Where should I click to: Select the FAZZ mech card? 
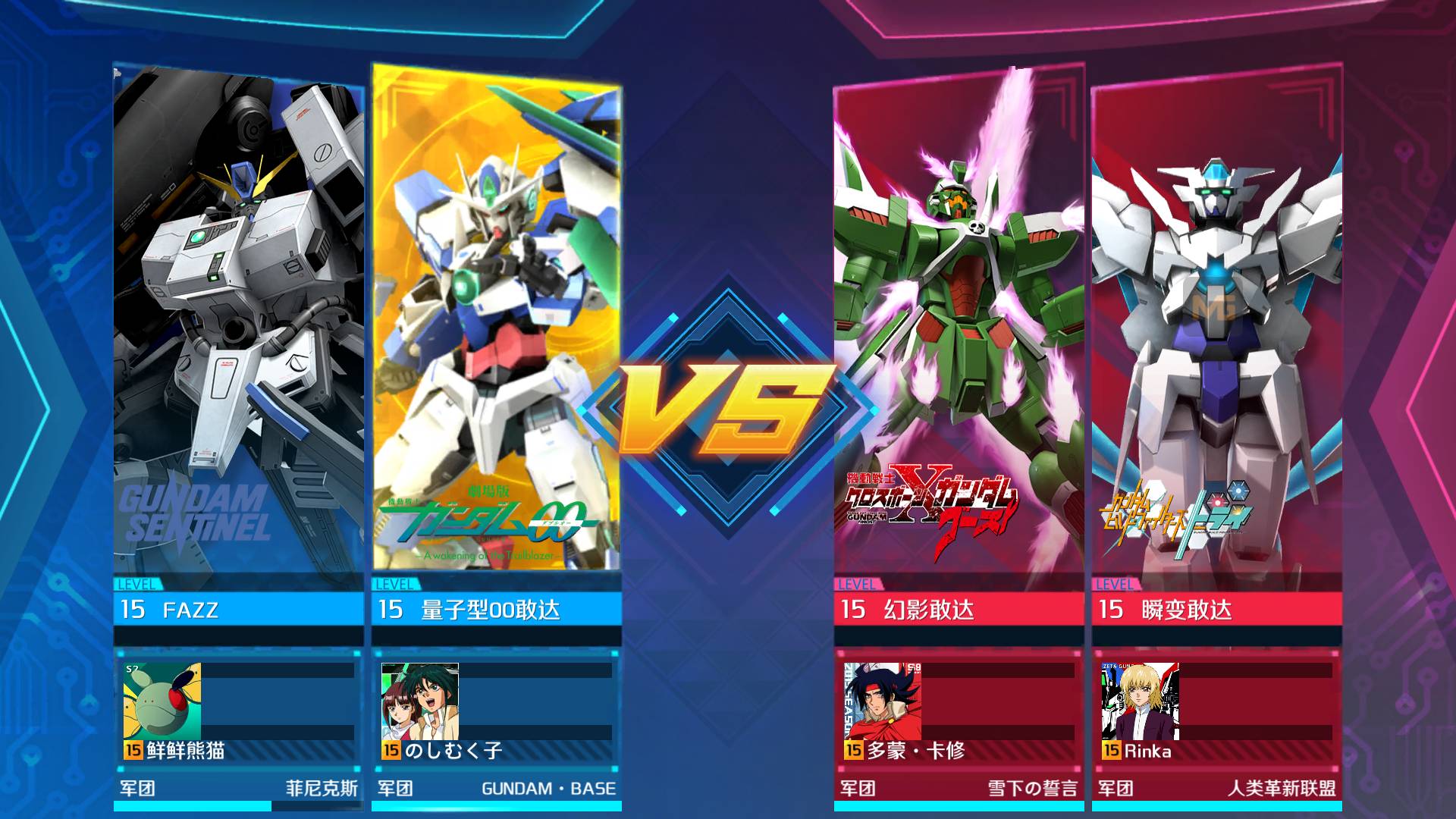coord(239,326)
